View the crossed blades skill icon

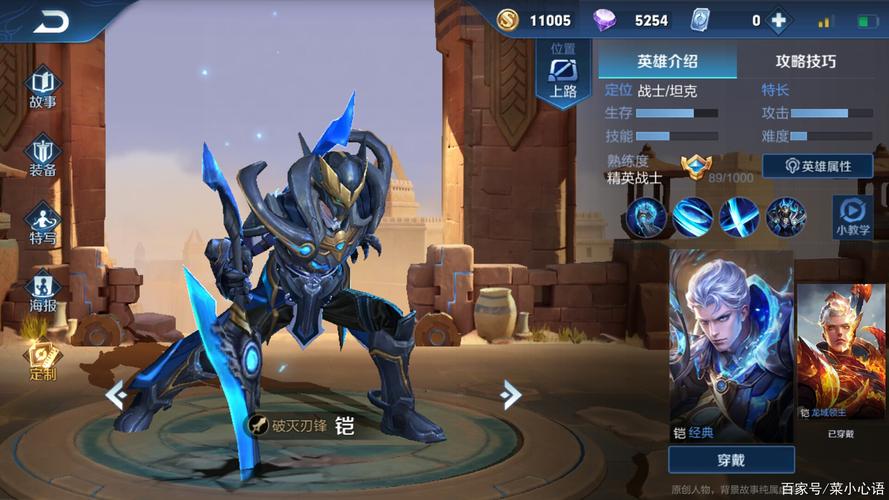(739, 216)
